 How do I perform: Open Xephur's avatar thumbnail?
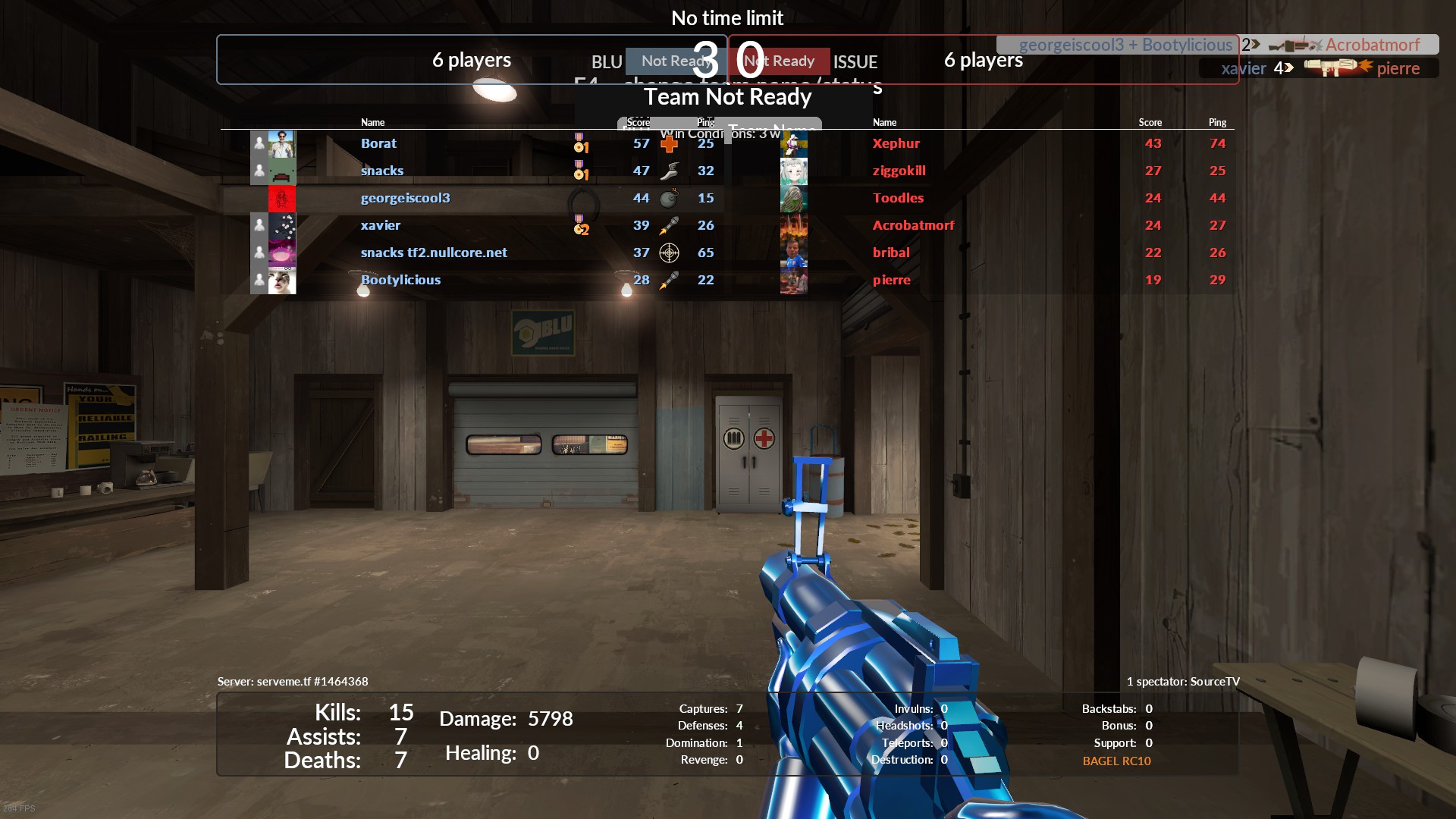pos(793,144)
